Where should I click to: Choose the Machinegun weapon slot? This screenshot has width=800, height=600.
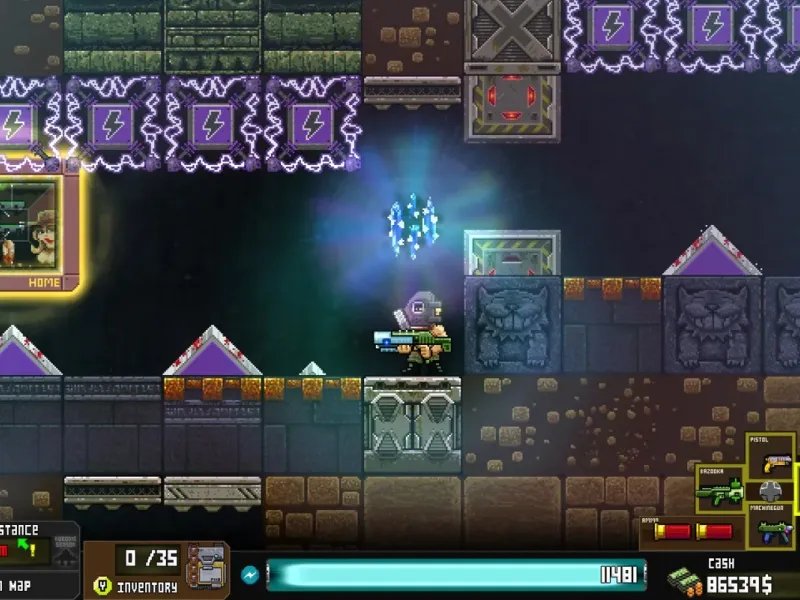click(771, 524)
